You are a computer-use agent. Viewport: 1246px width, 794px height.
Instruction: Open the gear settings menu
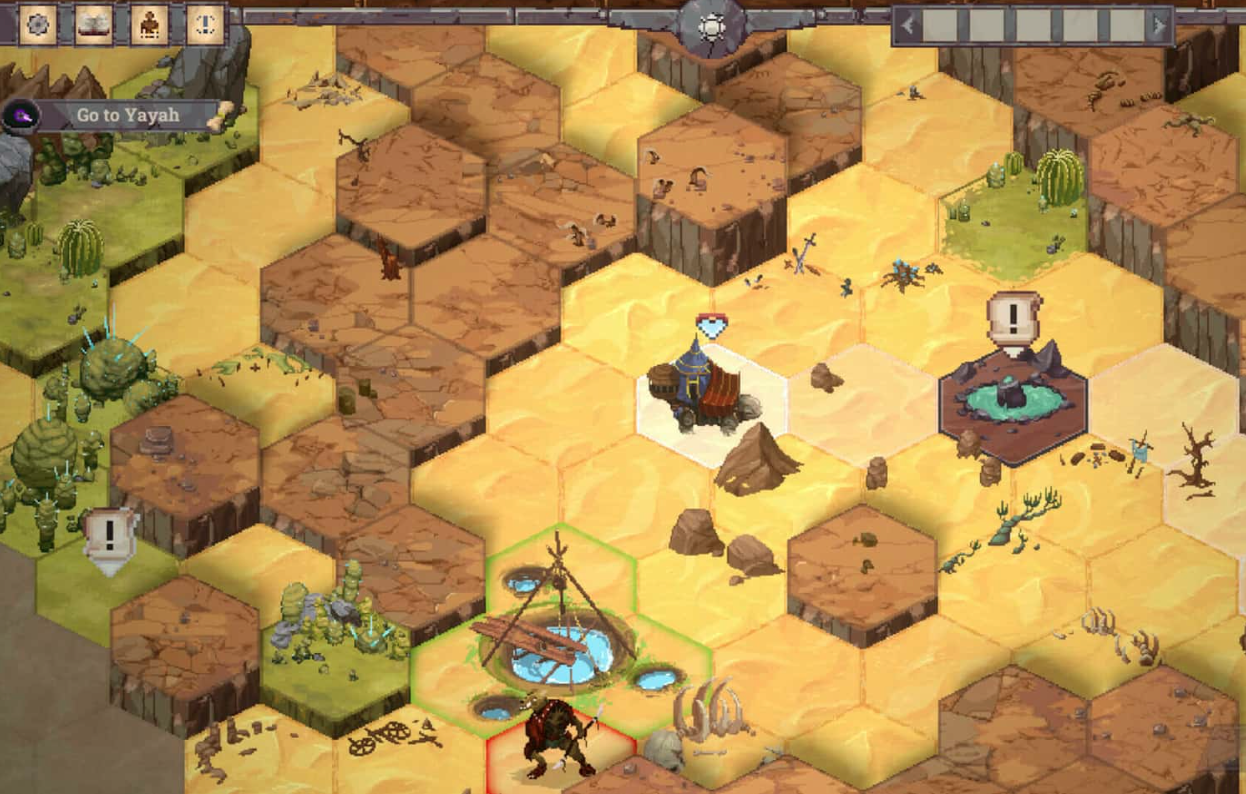coord(38,24)
